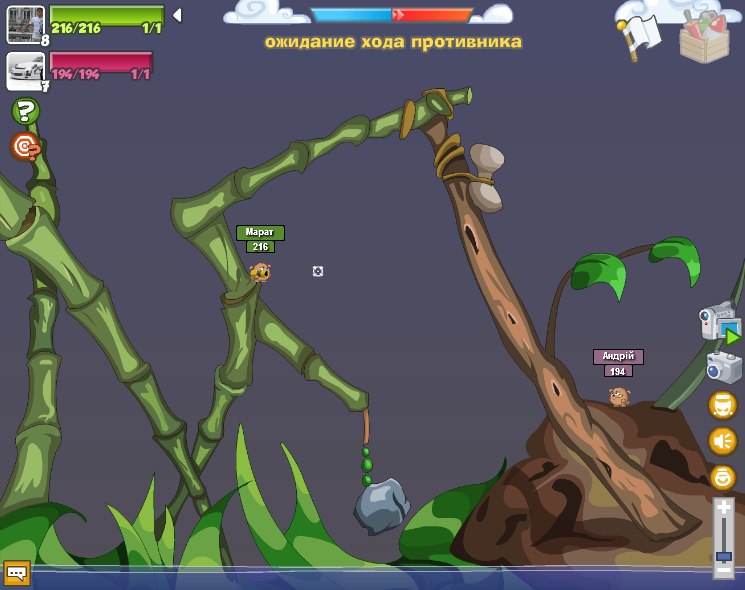Click the orange target hint button

25,147
